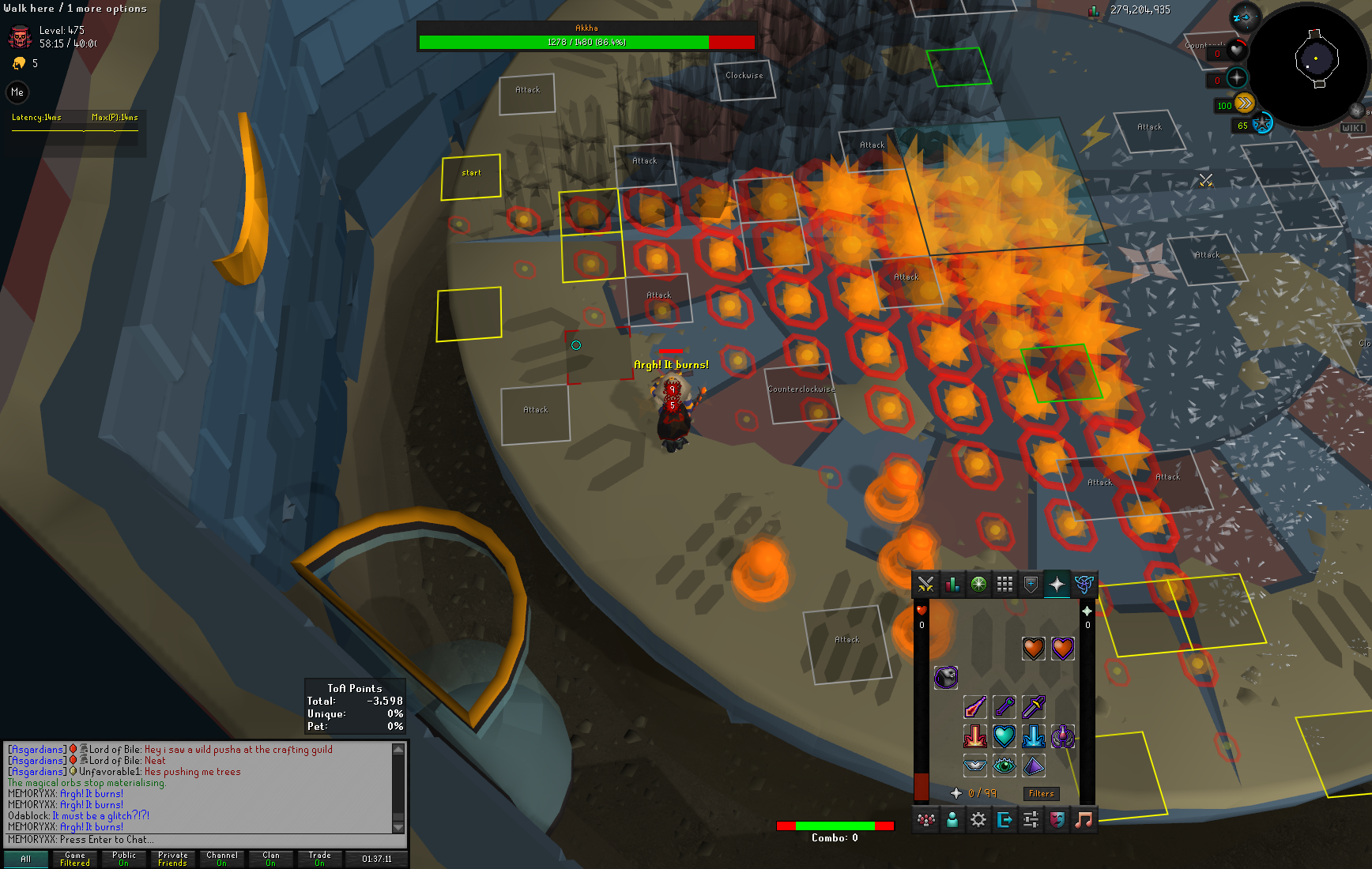Open the Settings gear tab

pos(978,820)
